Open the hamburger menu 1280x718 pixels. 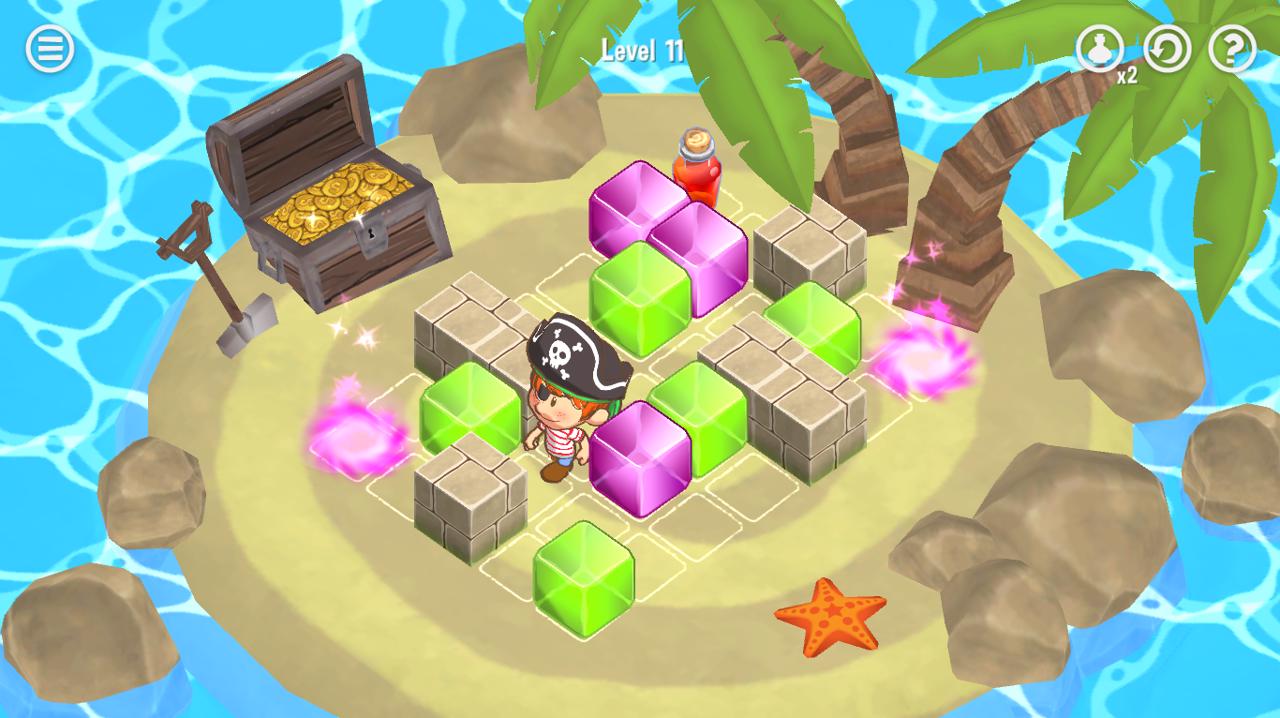pyautogui.click(x=49, y=48)
